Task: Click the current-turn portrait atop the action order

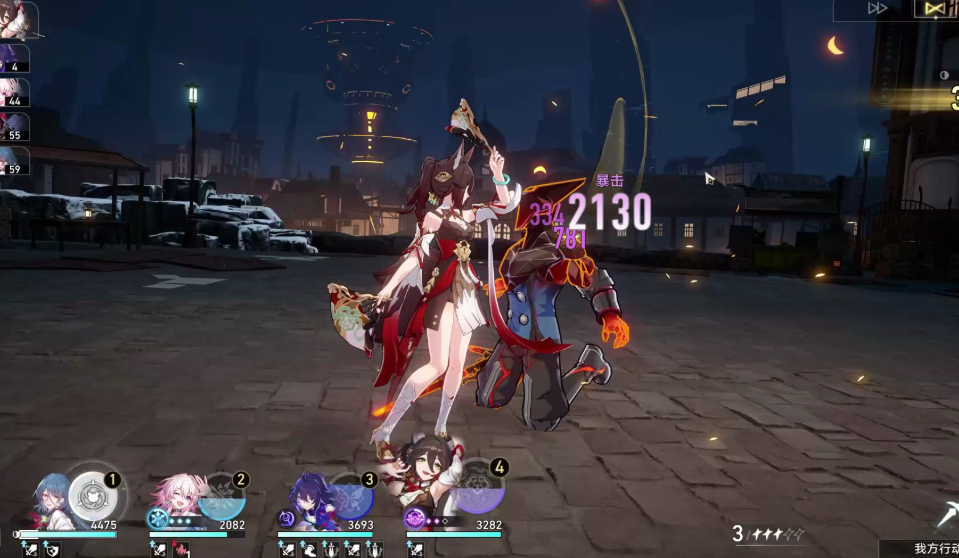Action: tap(17, 18)
